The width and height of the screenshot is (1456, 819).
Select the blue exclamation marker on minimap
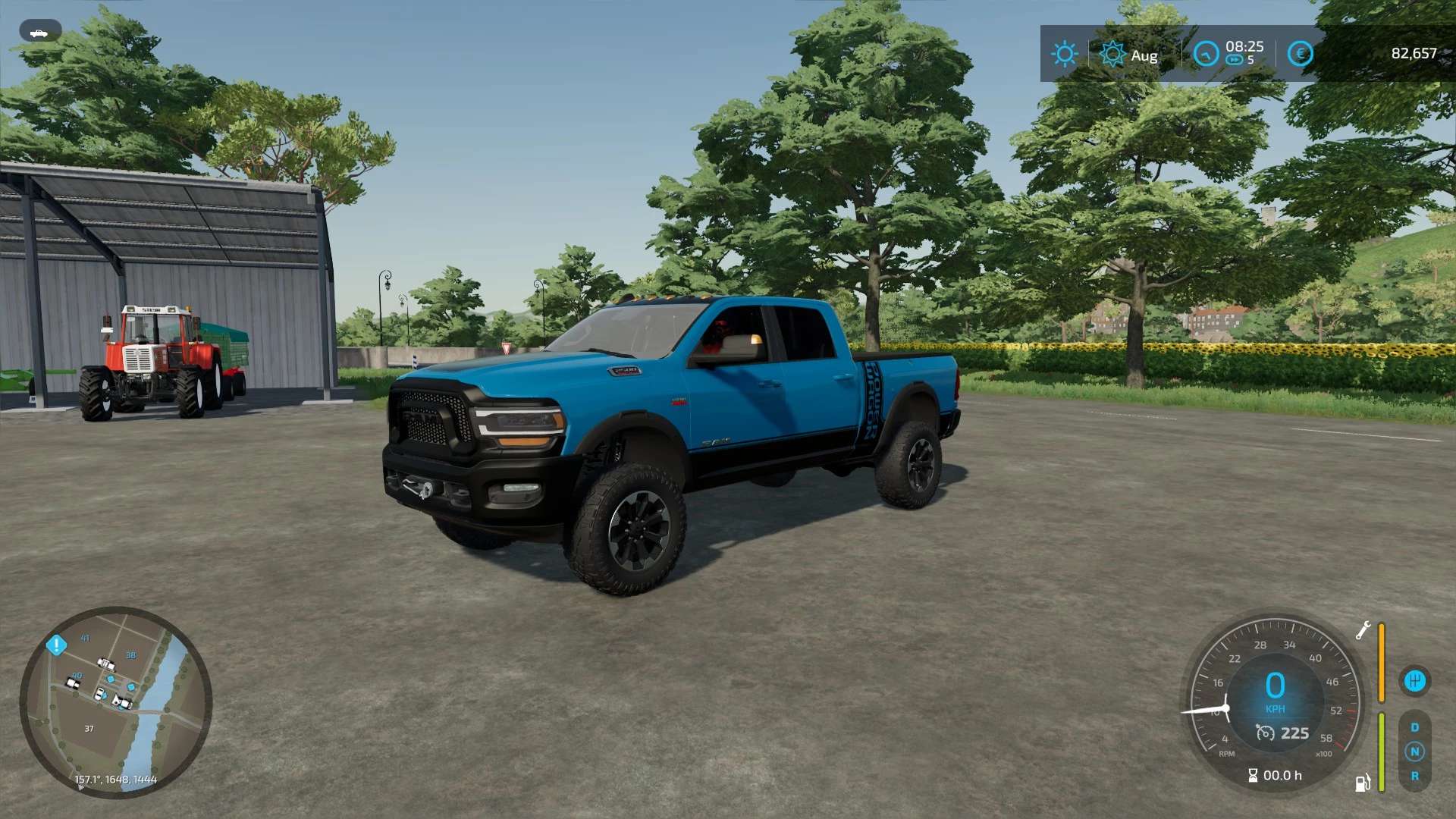pyautogui.click(x=57, y=645)
